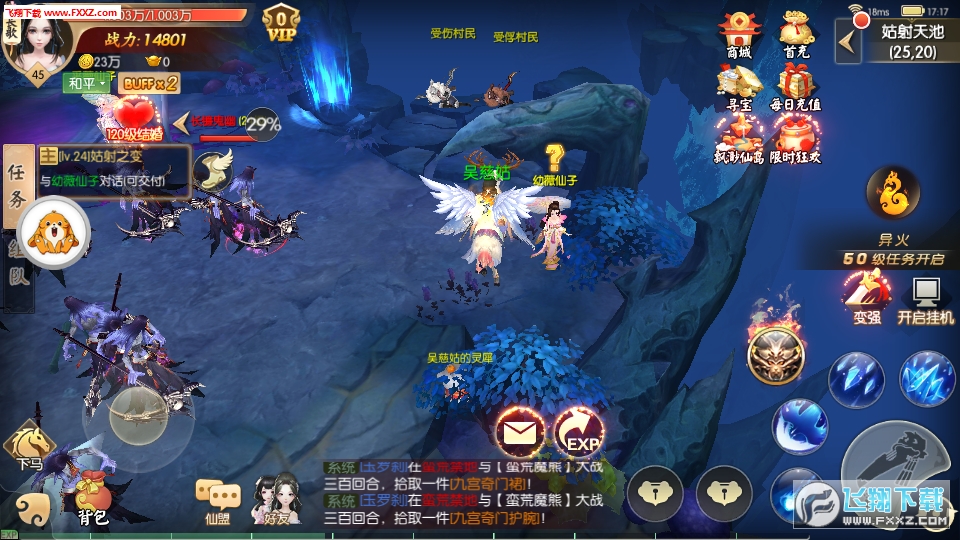Open the 限时狂欢 limited-time event
The image size is (960, 540).
797,136
